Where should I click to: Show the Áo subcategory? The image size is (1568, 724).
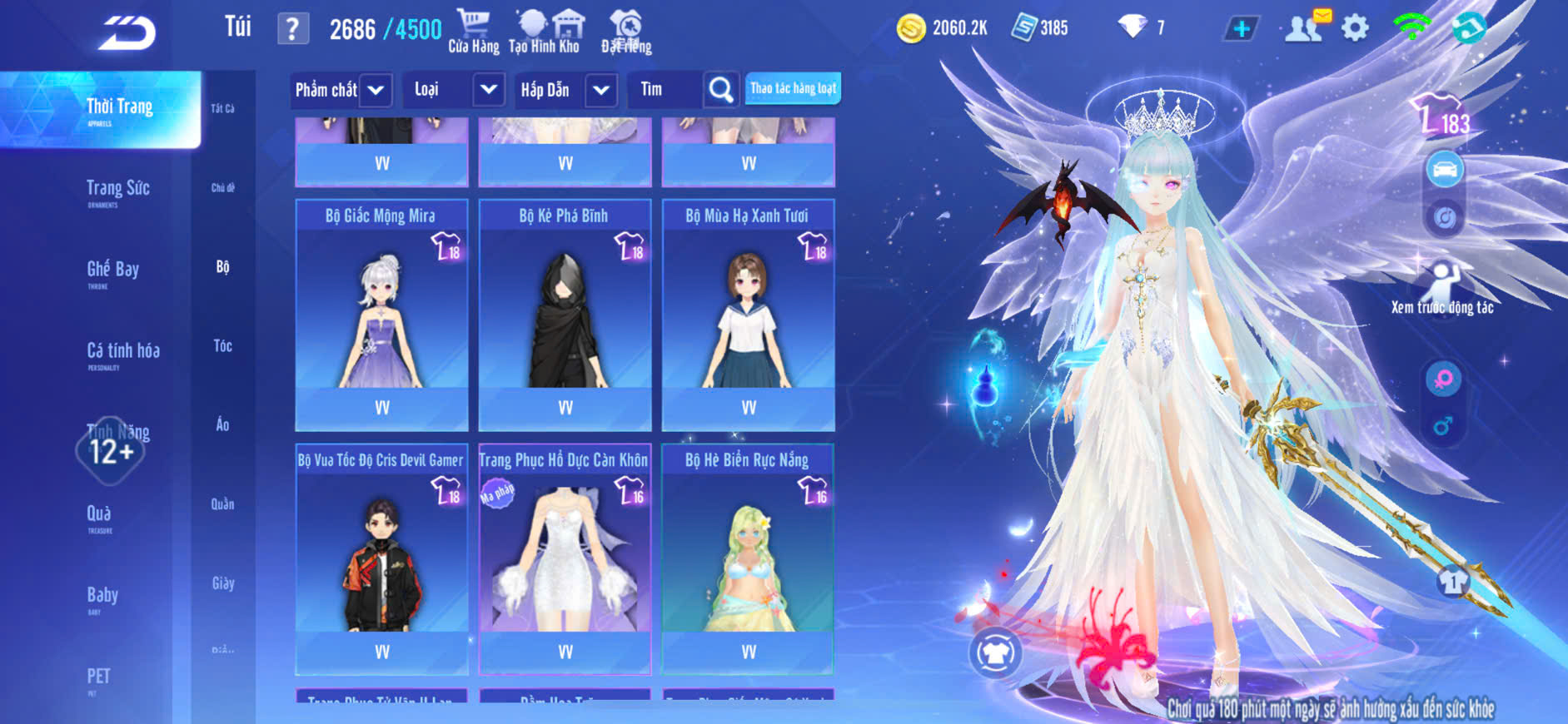click(222, 424)
